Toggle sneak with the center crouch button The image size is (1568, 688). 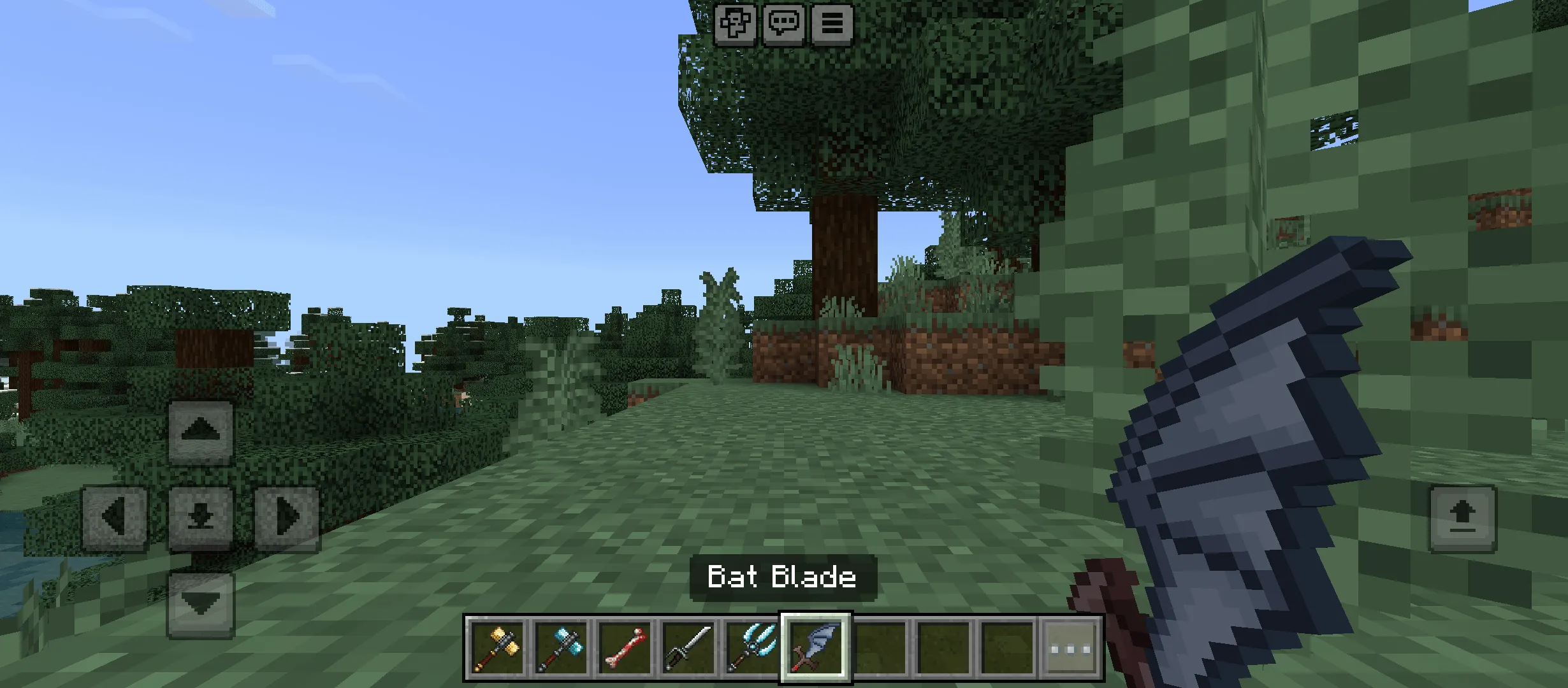point(201,517)
